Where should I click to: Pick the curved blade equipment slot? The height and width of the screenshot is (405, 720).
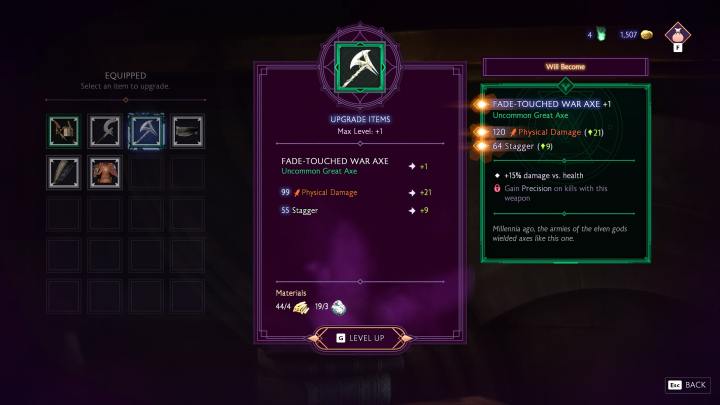(x=65, y=172)
